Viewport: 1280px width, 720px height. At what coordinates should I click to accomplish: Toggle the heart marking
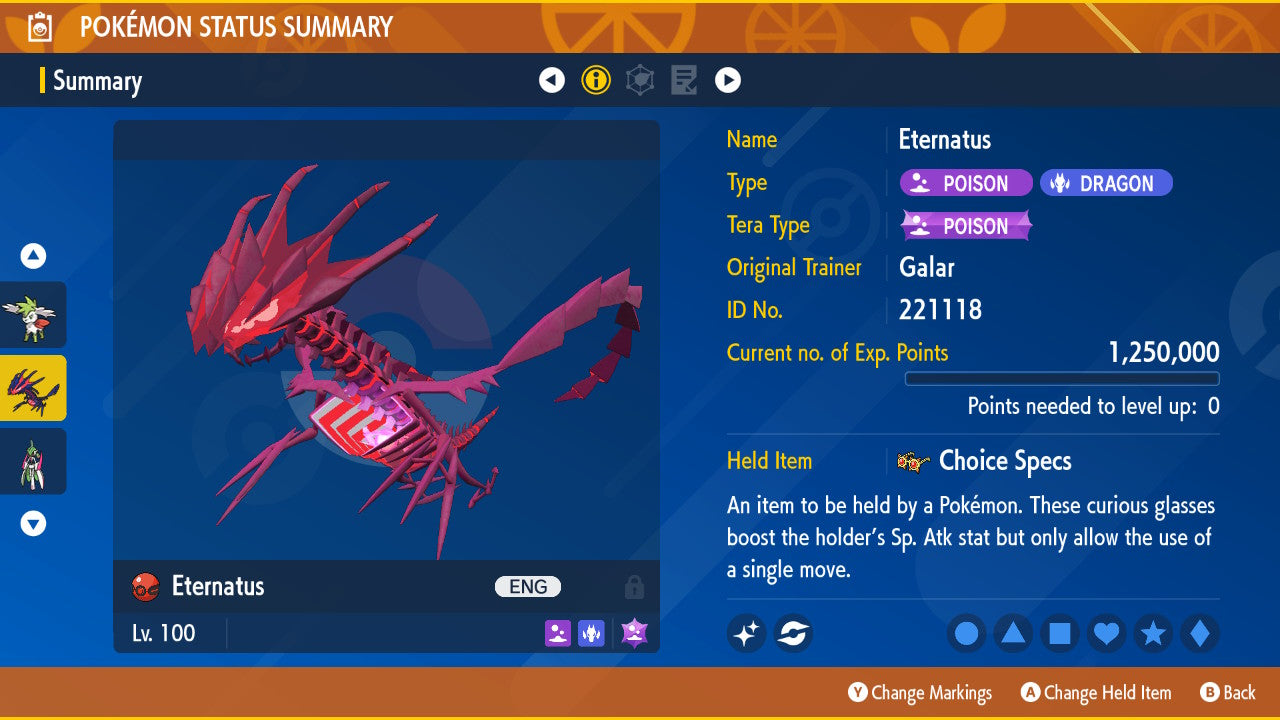[1106, 633]
